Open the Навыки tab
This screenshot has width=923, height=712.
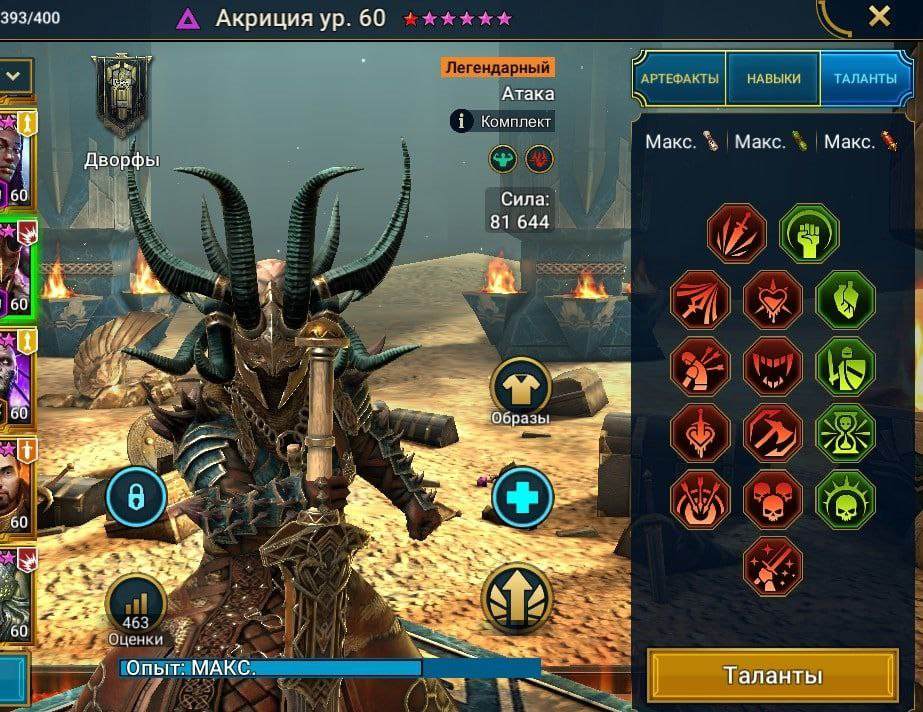(x=773, y=79)
